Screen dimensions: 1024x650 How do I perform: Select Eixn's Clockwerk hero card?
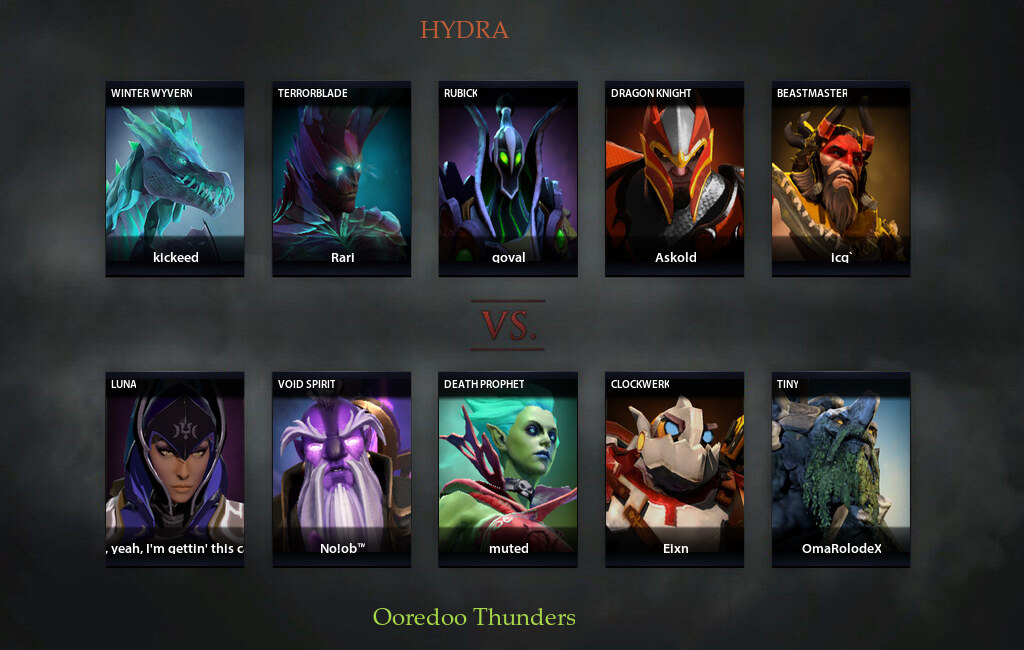[675, 469]
